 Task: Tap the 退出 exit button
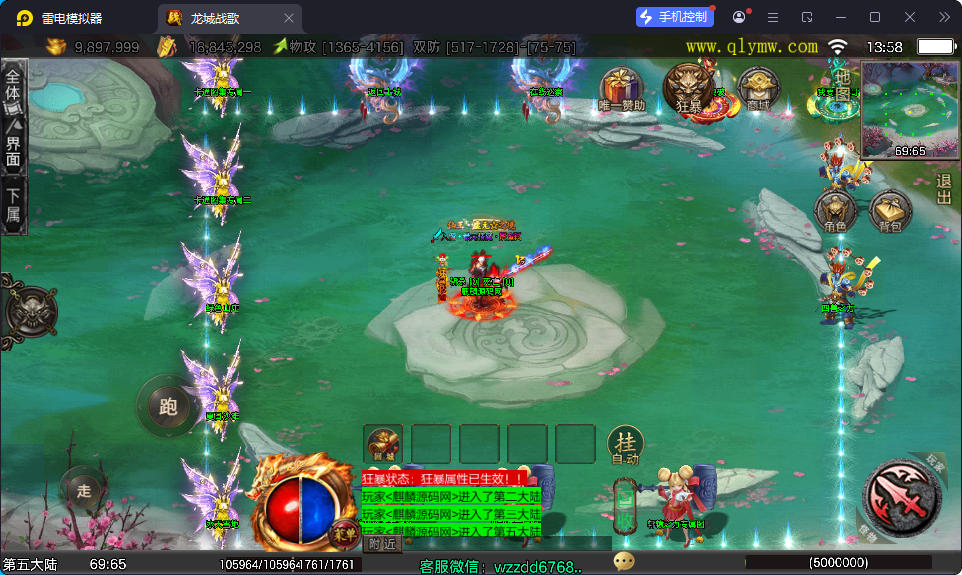click(944, 189)
